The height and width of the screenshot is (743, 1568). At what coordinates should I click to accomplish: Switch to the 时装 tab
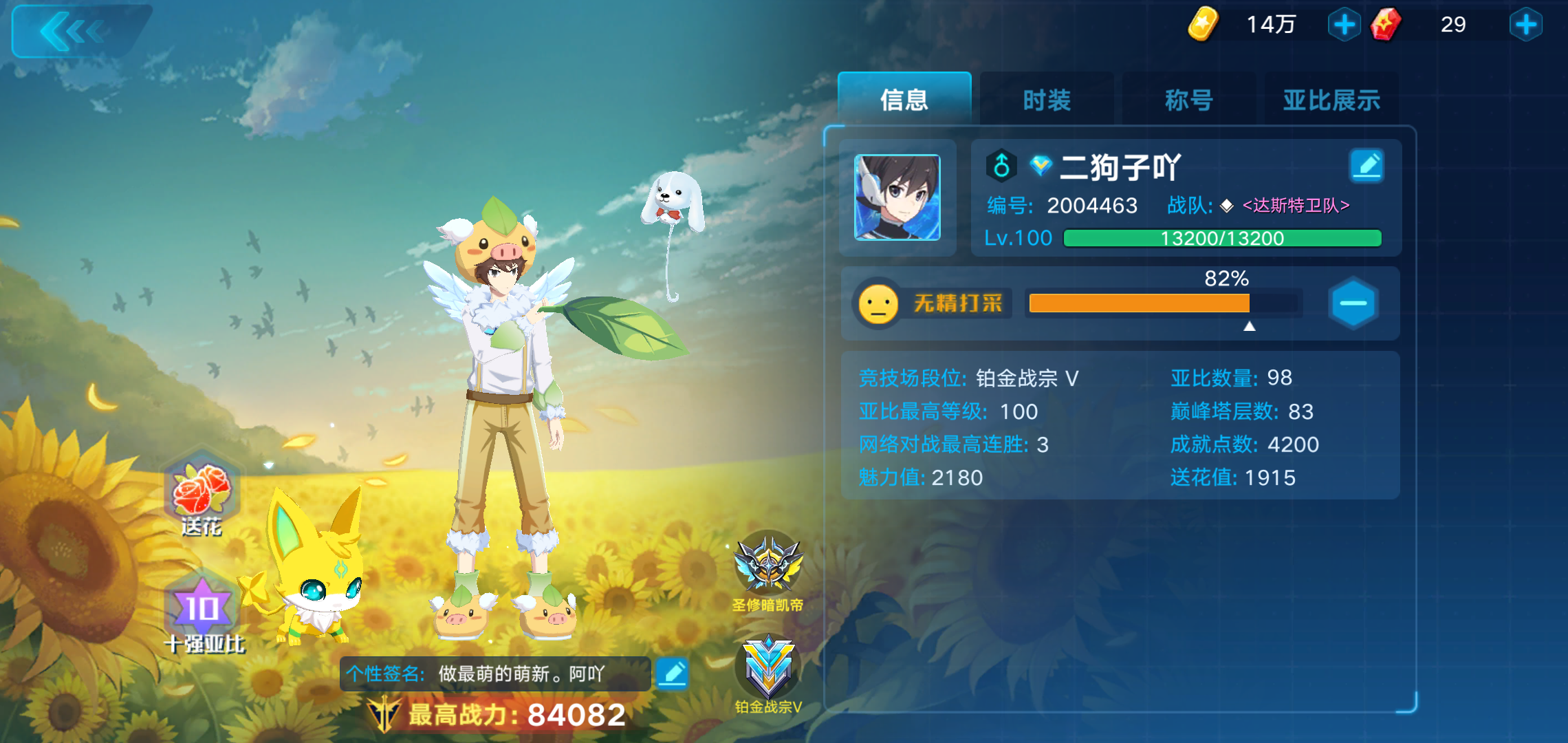[x=1046, y=100]
